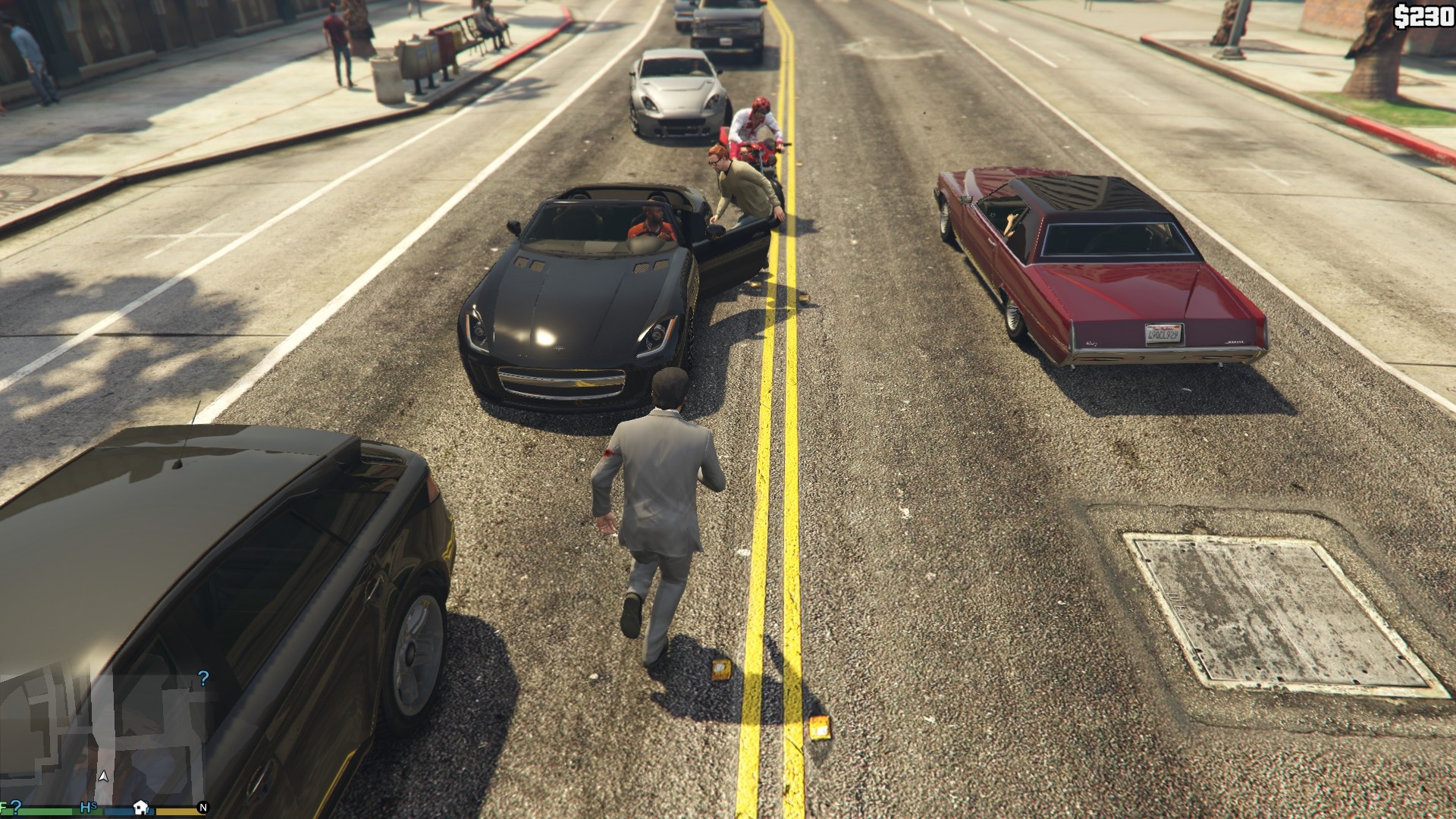Click the N north compass marker
The height and width of the screenshot is (819, 1456).
pos(202,808)
